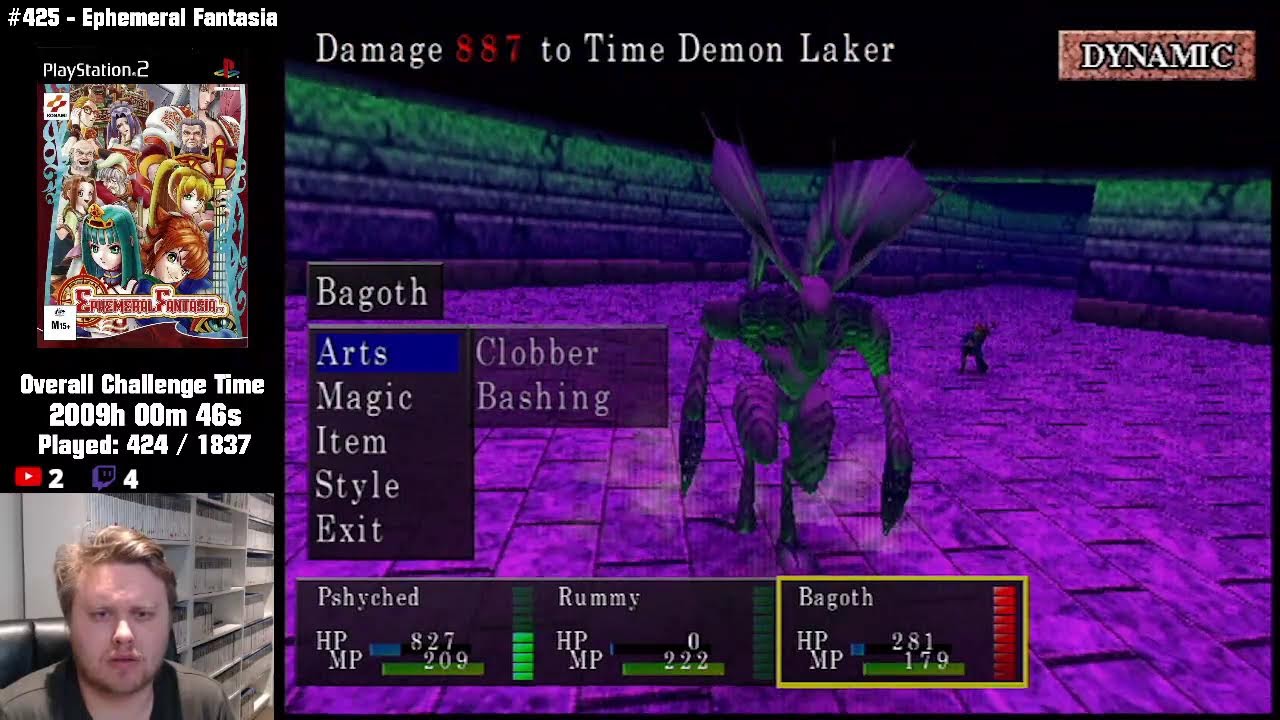
Task: Click the Ephemeral Fantasia box art
Action: tap(142, 215)
